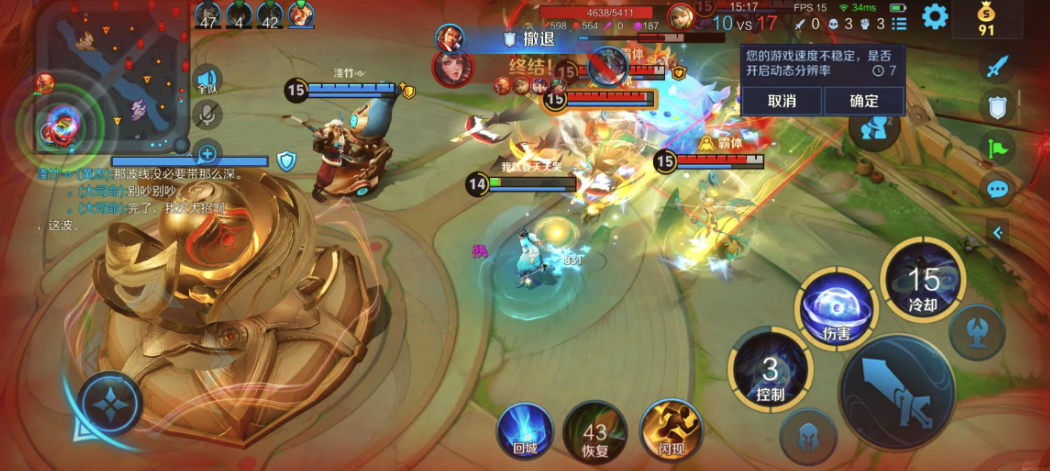1050x471 pixels.
Task: Toggle the muted microphone icon
Action: (207, 115)
